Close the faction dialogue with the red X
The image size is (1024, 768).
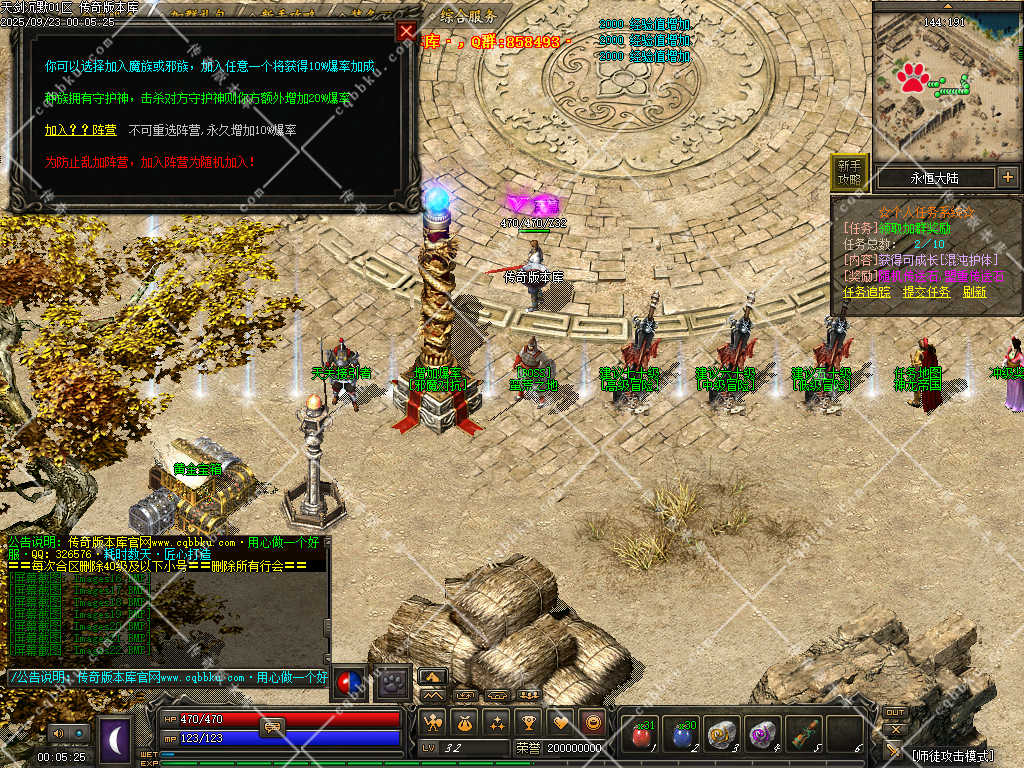click(406, 31)
